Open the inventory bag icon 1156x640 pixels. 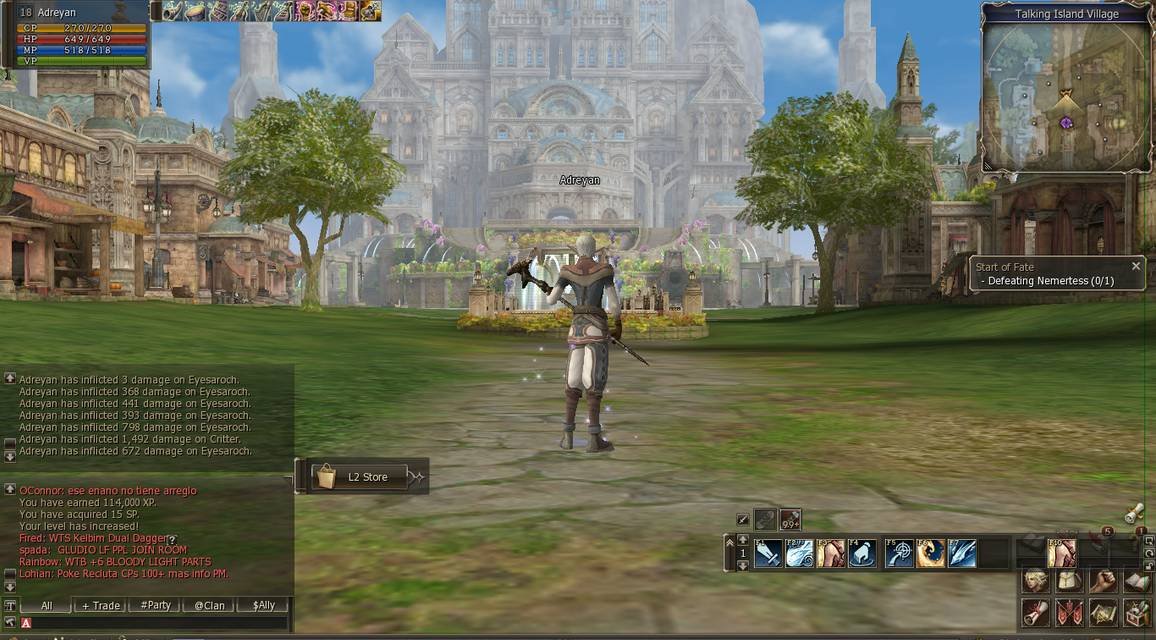(x=1069, y=581)
